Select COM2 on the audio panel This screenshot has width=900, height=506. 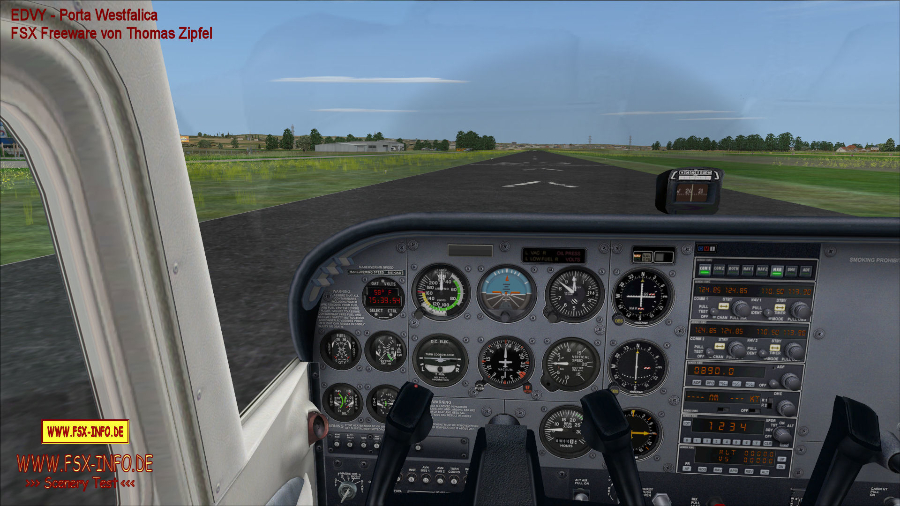[719, 269]
